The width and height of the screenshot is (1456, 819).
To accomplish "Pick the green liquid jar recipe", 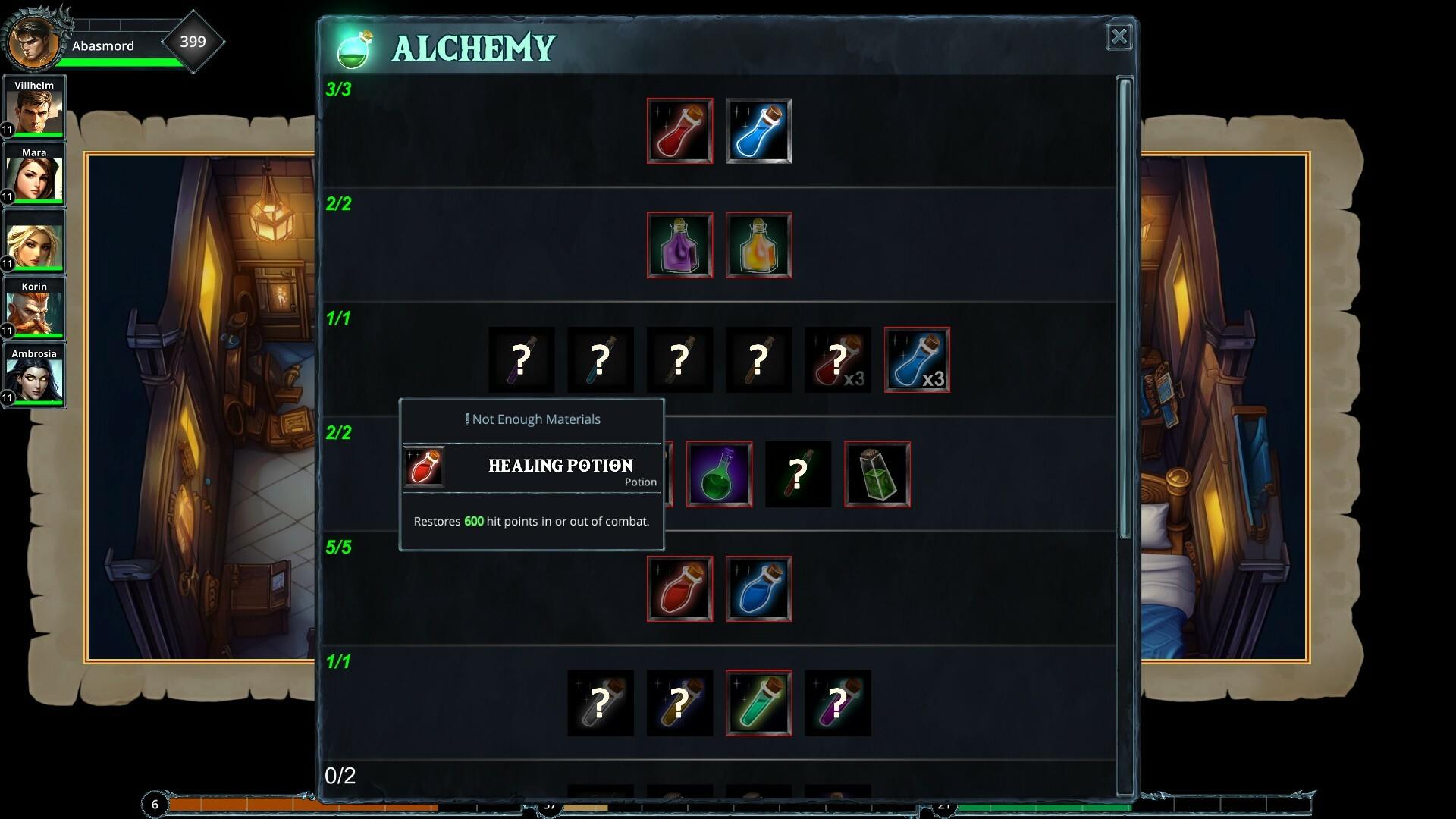I will 877,475.
